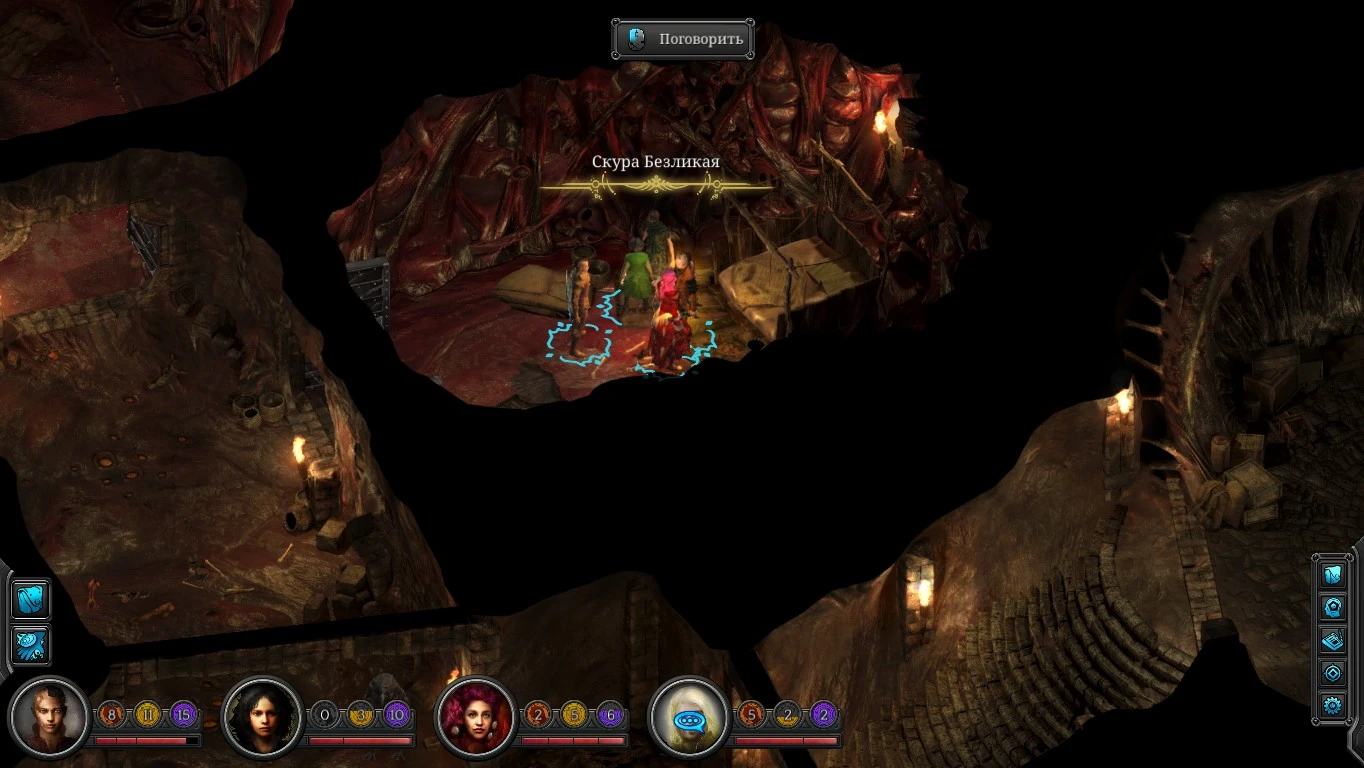Select the upper blue spell icon at left edge
Viewport: 1364px width, 768px height.
[28, 600]
